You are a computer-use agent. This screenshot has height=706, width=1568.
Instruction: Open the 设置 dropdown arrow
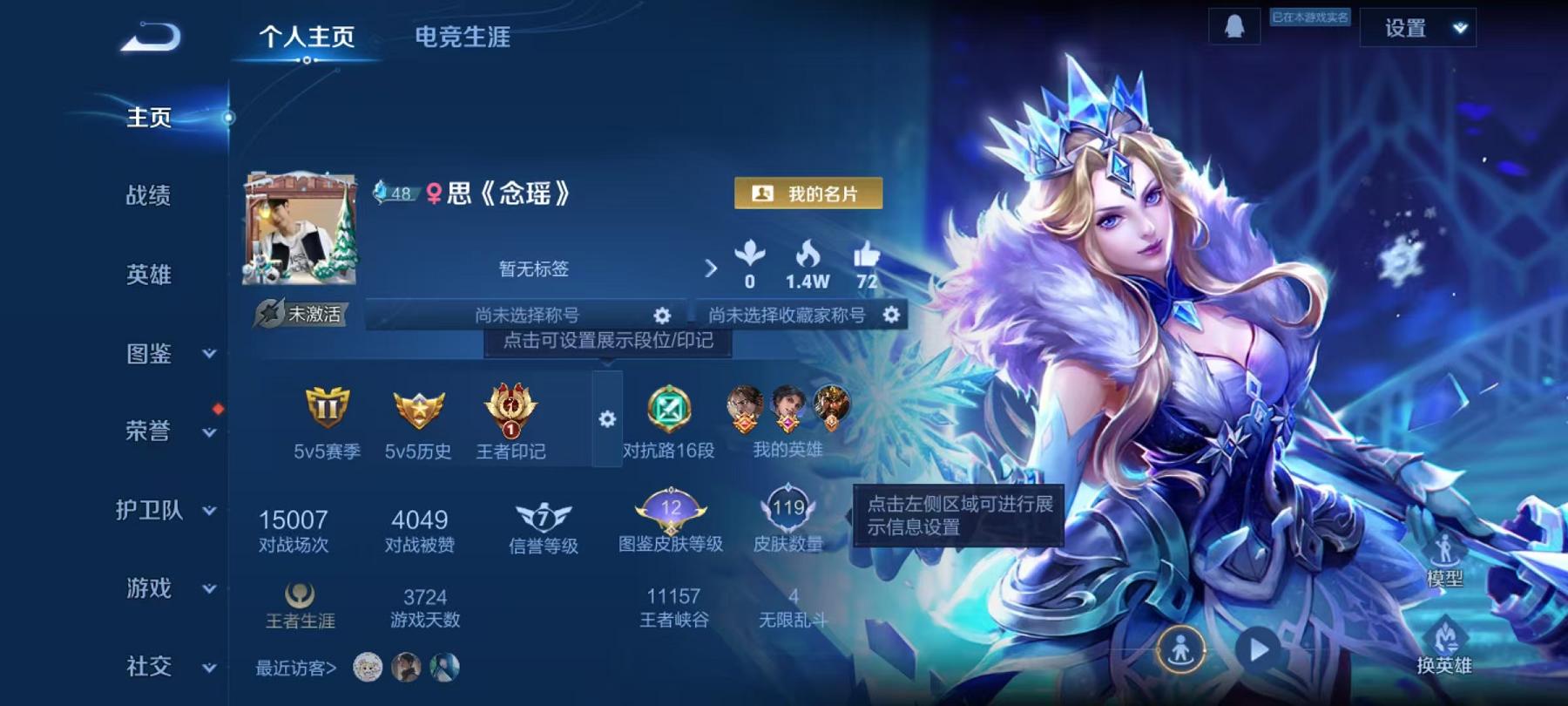[x=1461, y=28]
